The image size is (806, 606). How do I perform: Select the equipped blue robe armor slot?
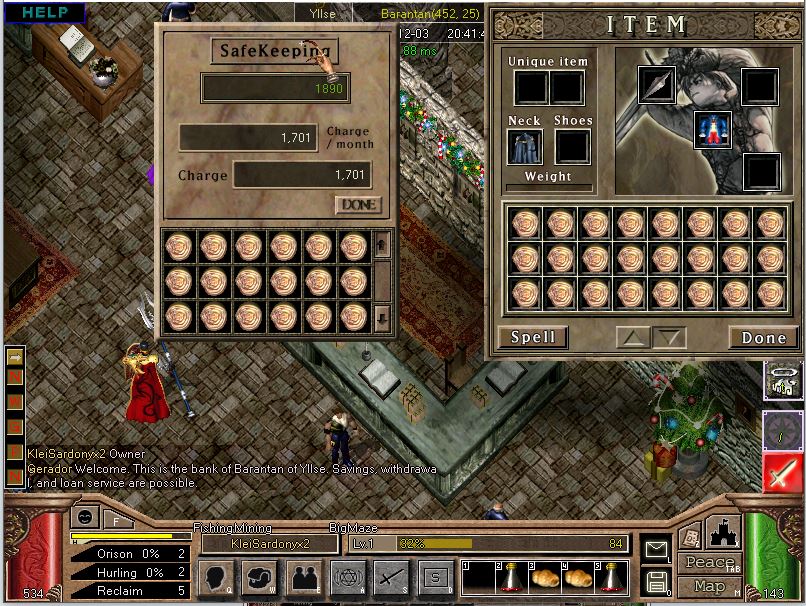(x=712, y=129)
